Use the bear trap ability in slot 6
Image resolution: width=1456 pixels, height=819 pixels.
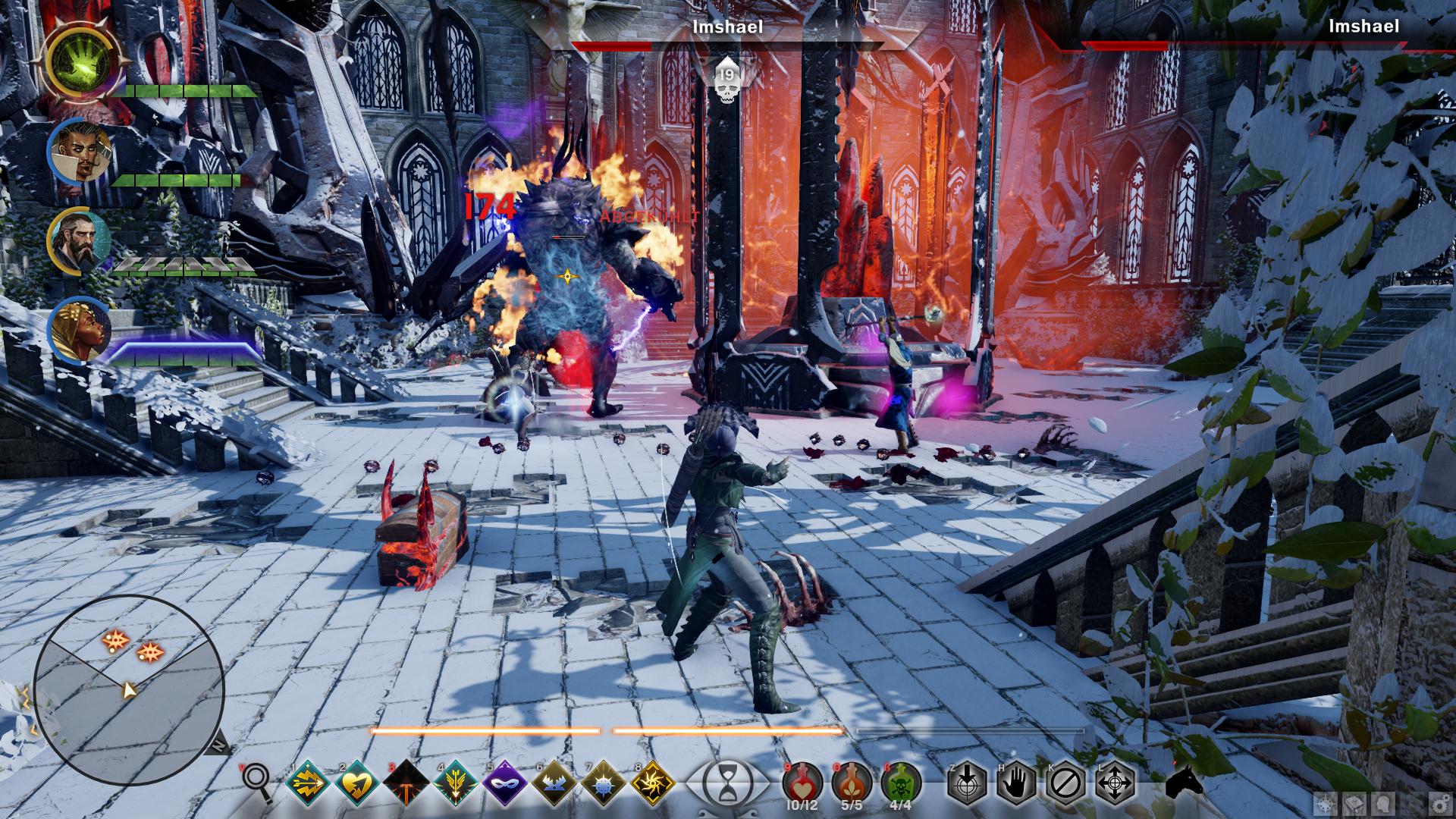point(555,783)
